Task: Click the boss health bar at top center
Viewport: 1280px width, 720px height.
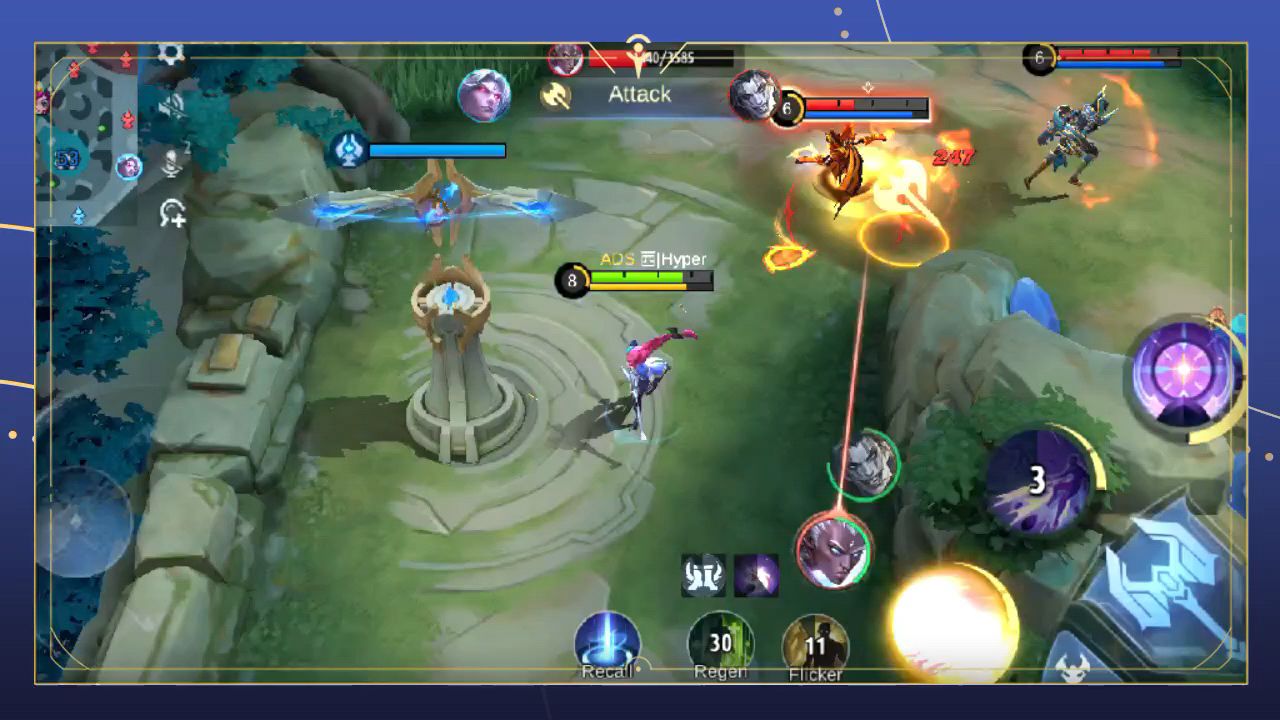Action: click(x=648, y=57)
